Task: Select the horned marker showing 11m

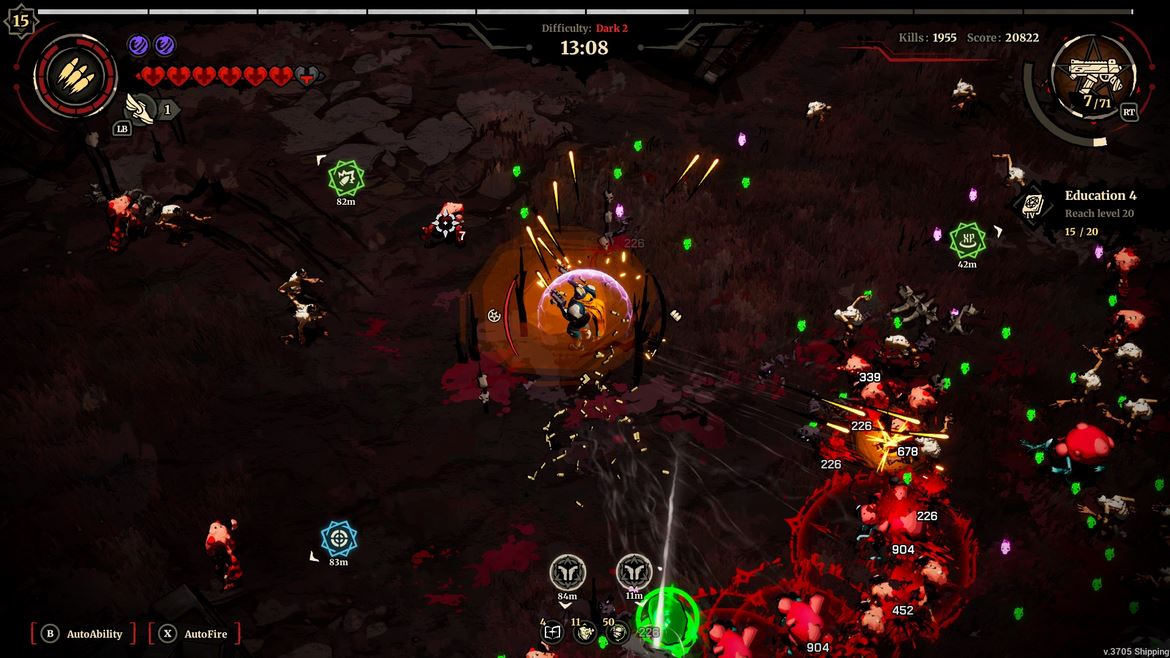Action: (x=633, y=573)
